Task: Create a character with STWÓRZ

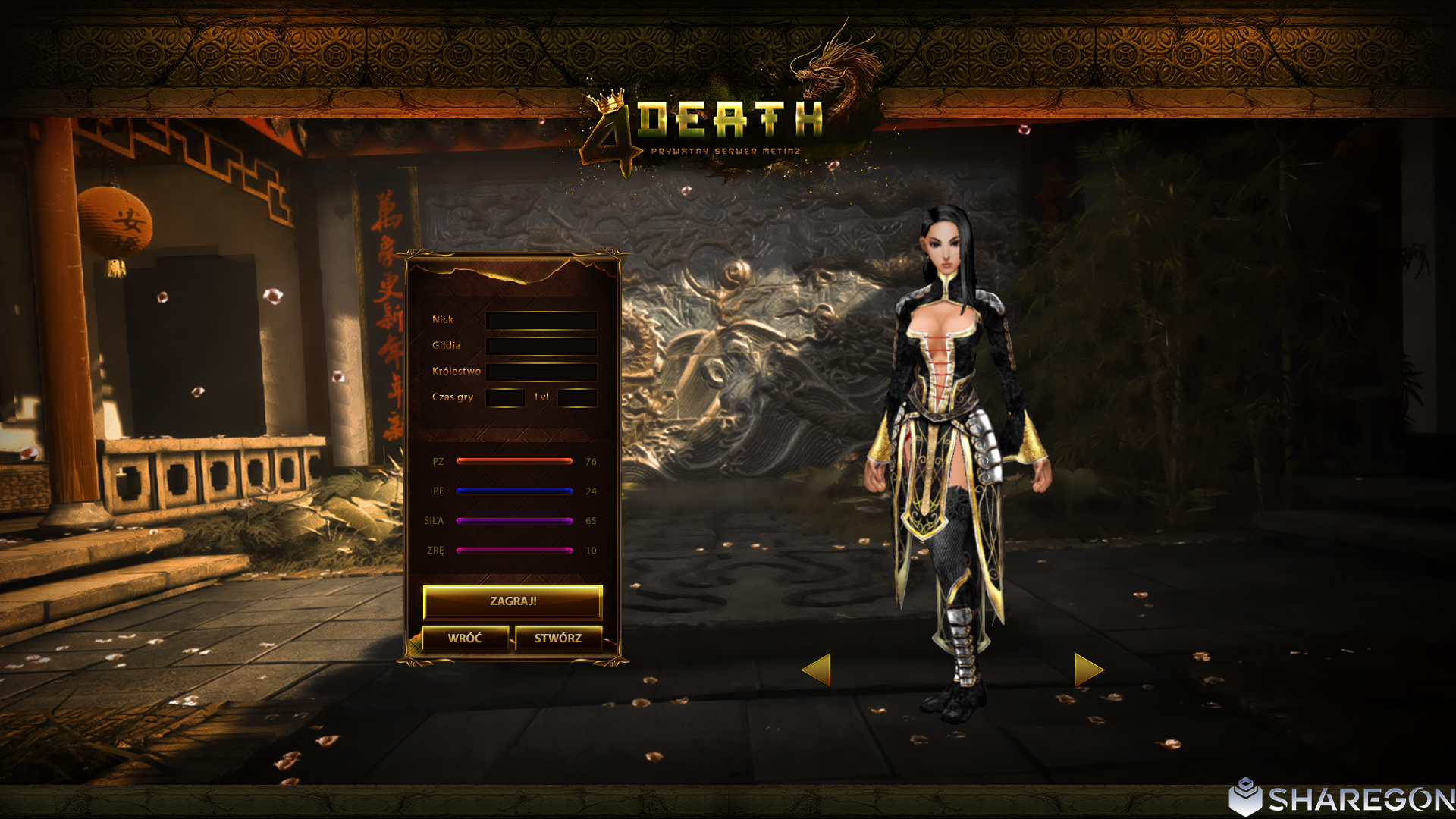Action: coord(558,639)
